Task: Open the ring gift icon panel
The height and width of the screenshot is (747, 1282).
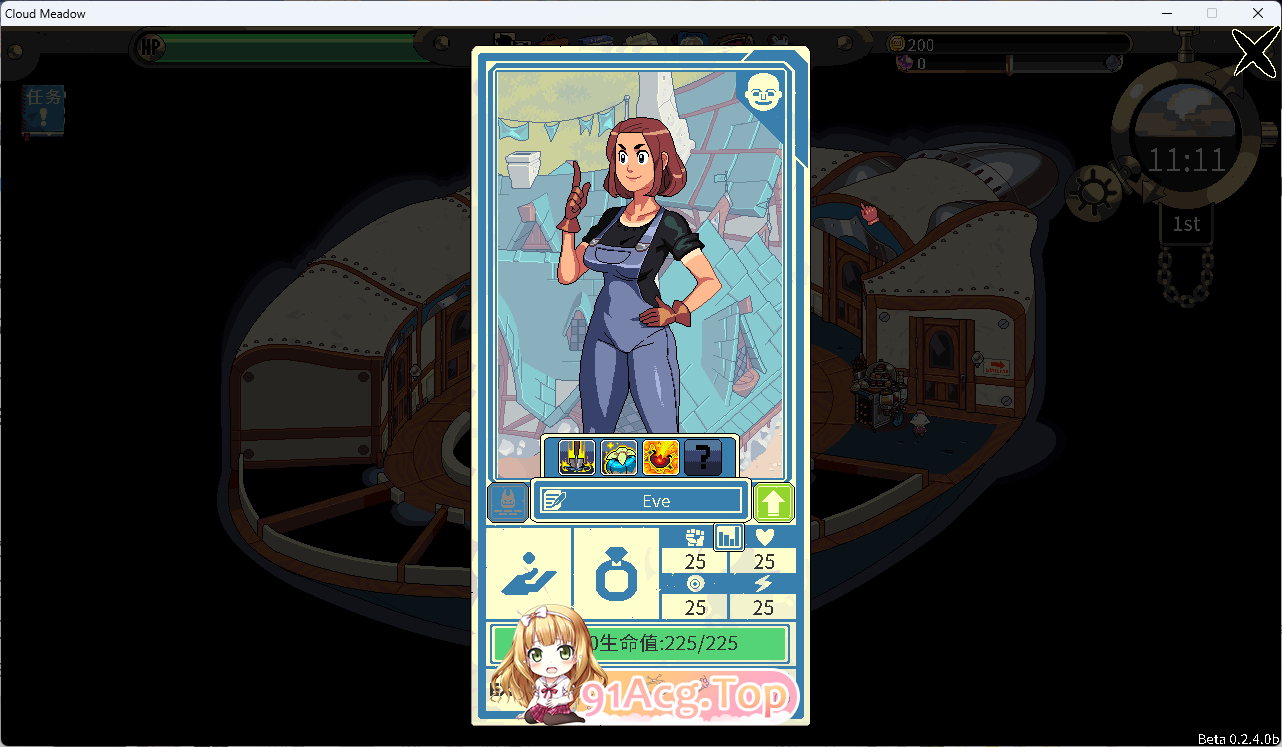Action: click(x=618, y=575)
